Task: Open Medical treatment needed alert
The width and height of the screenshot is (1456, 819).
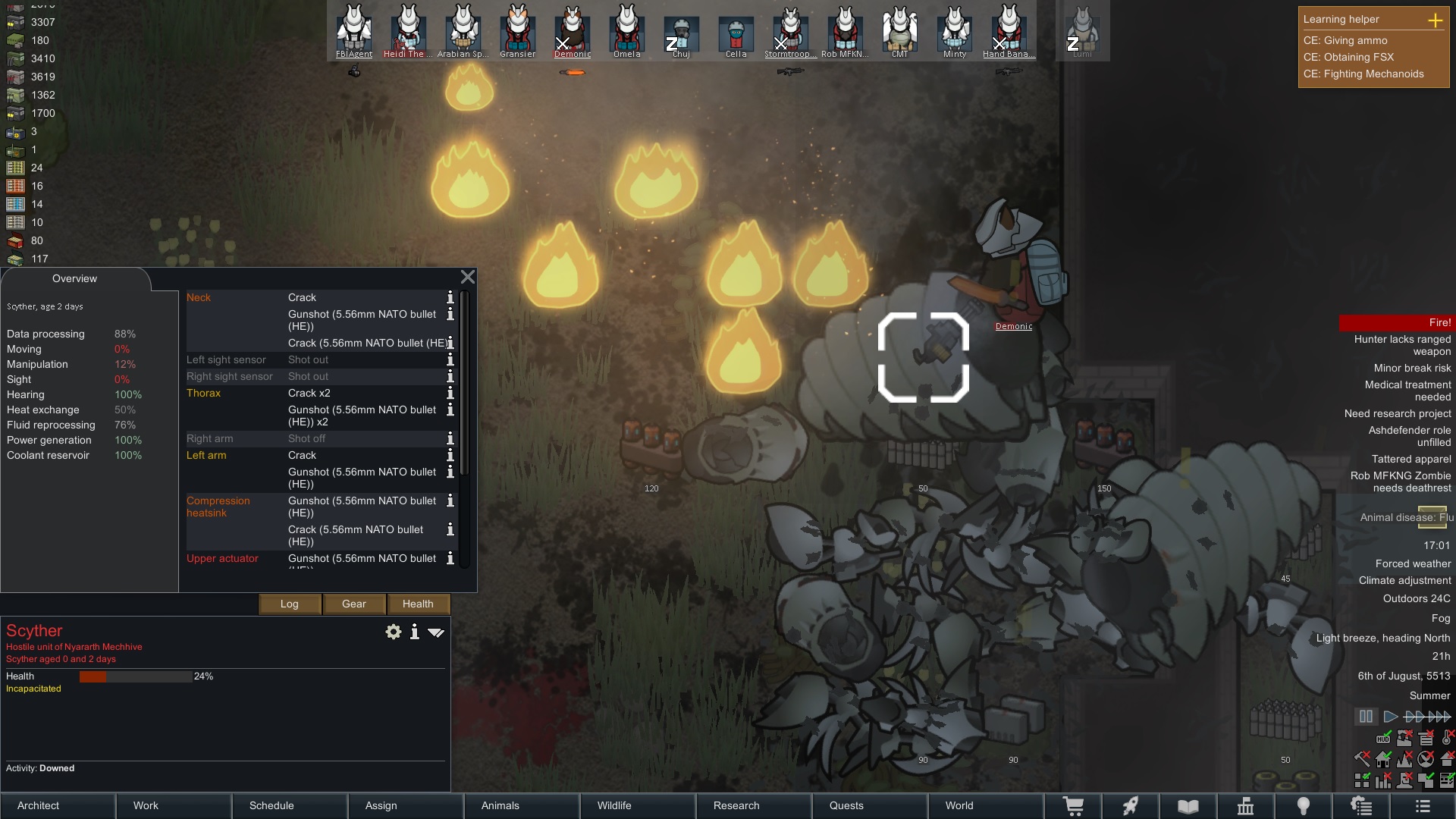Action: tap(1407, 391)
